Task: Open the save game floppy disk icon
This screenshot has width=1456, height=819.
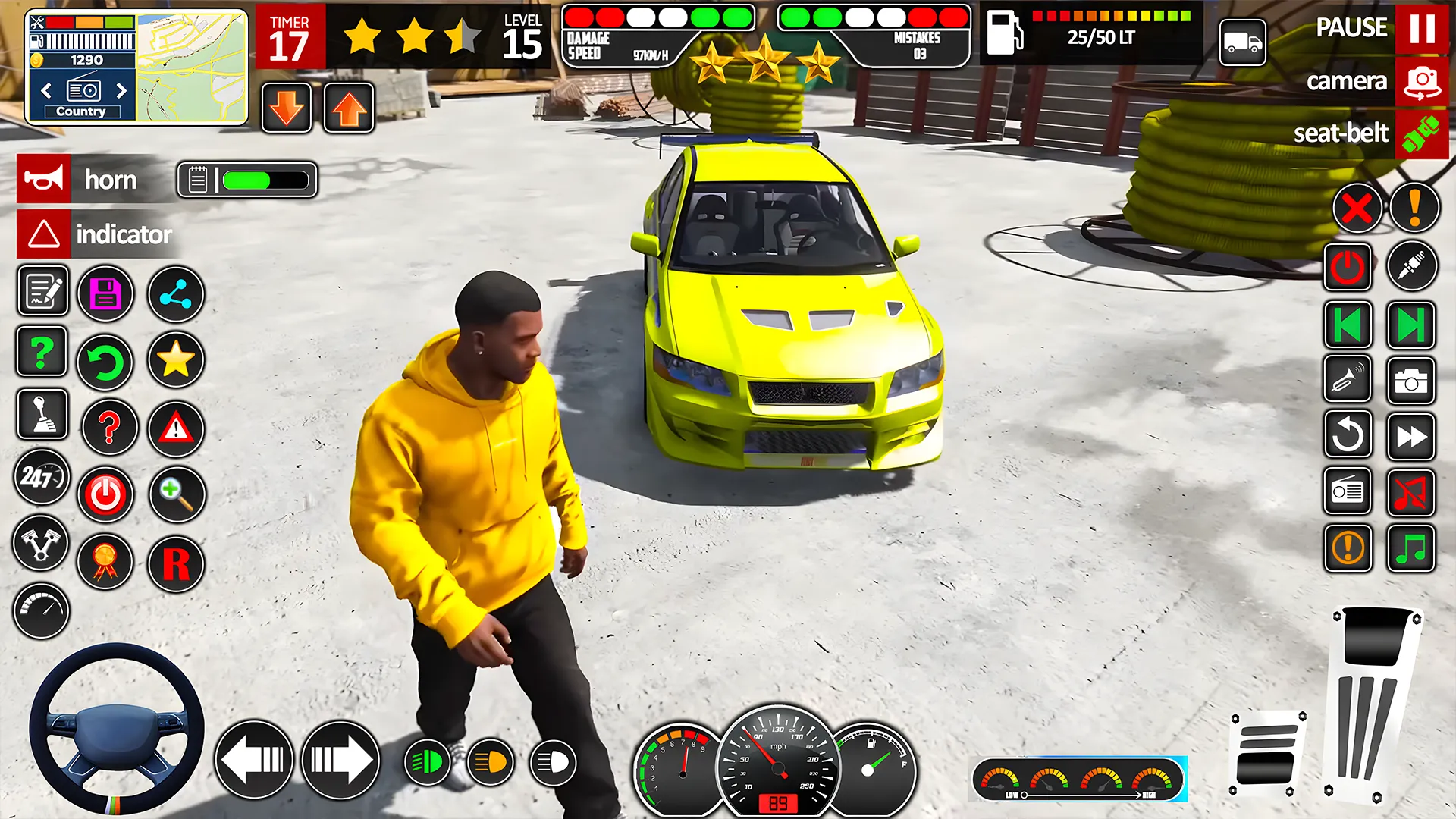Action: [x=105, y=293]
